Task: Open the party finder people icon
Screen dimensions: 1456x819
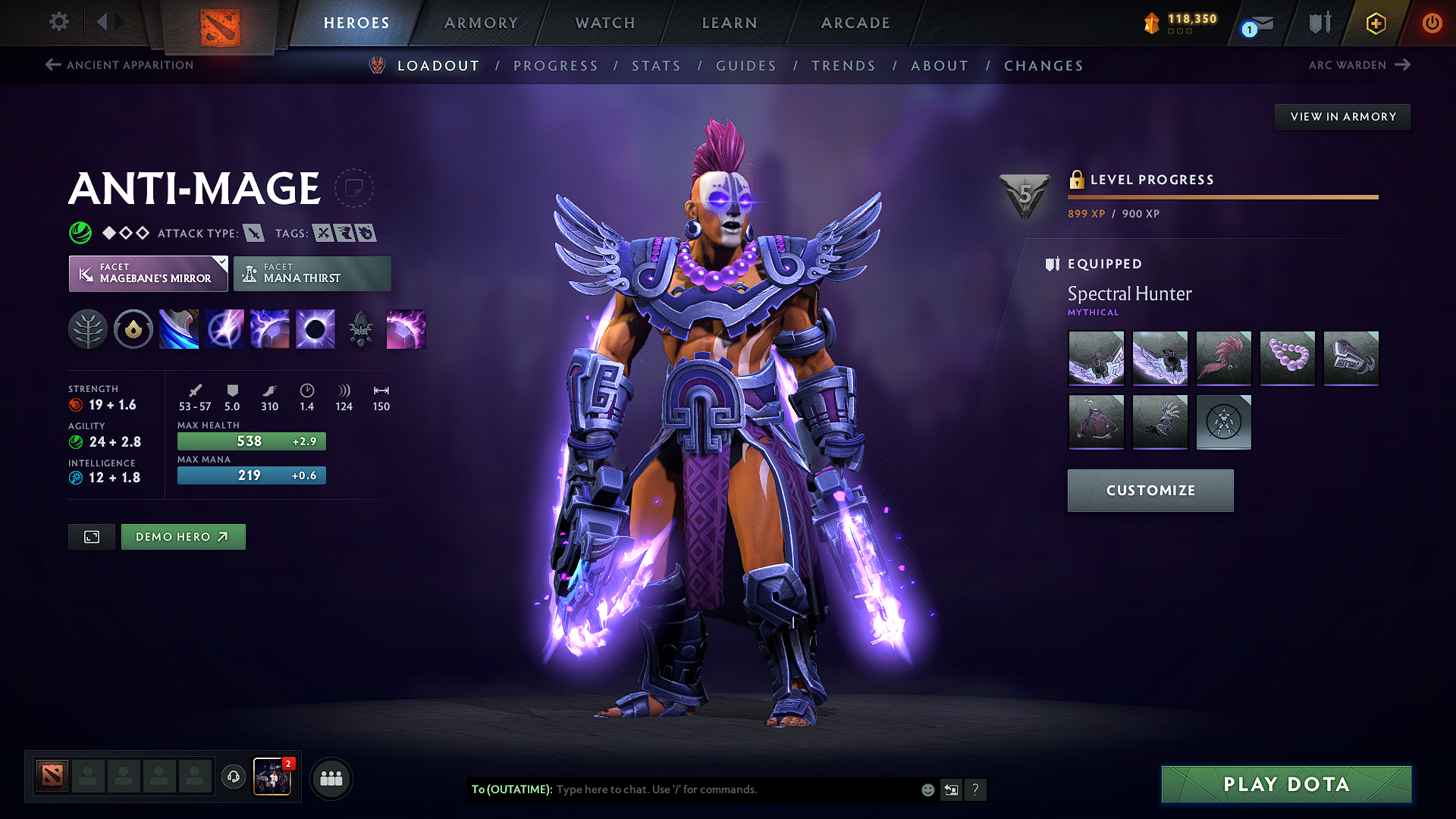Action: point(331,777)
